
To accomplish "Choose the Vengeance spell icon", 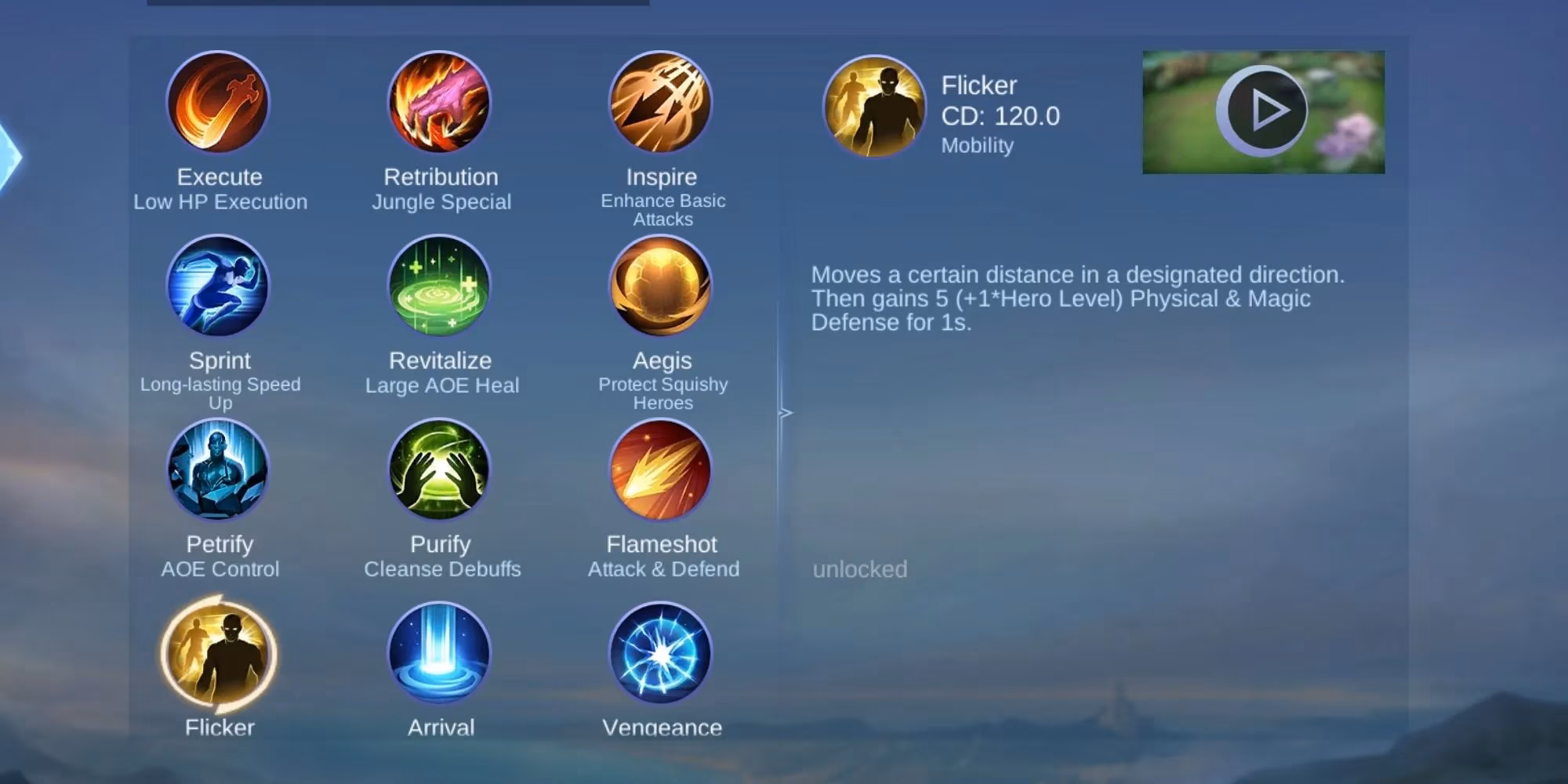I will pos(661,655).
